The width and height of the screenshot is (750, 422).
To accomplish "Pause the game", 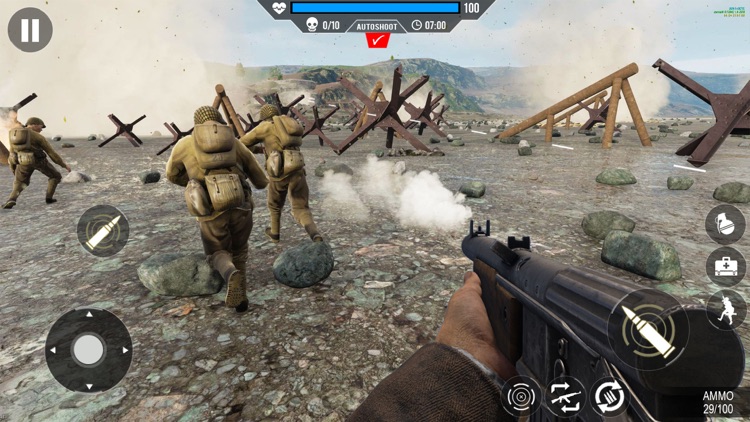I will 30,30.
